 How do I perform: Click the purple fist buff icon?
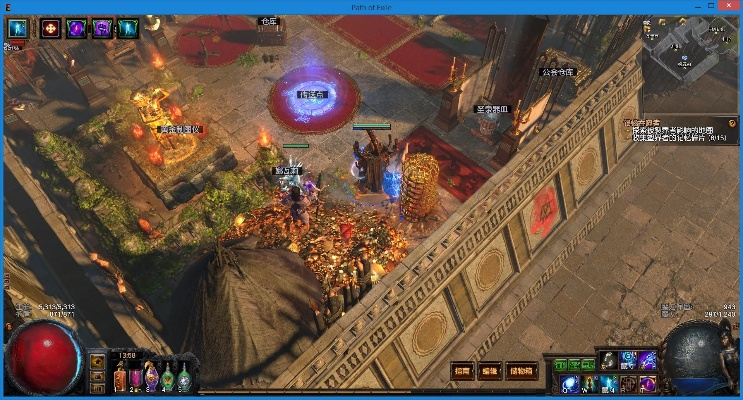[102, 28]
